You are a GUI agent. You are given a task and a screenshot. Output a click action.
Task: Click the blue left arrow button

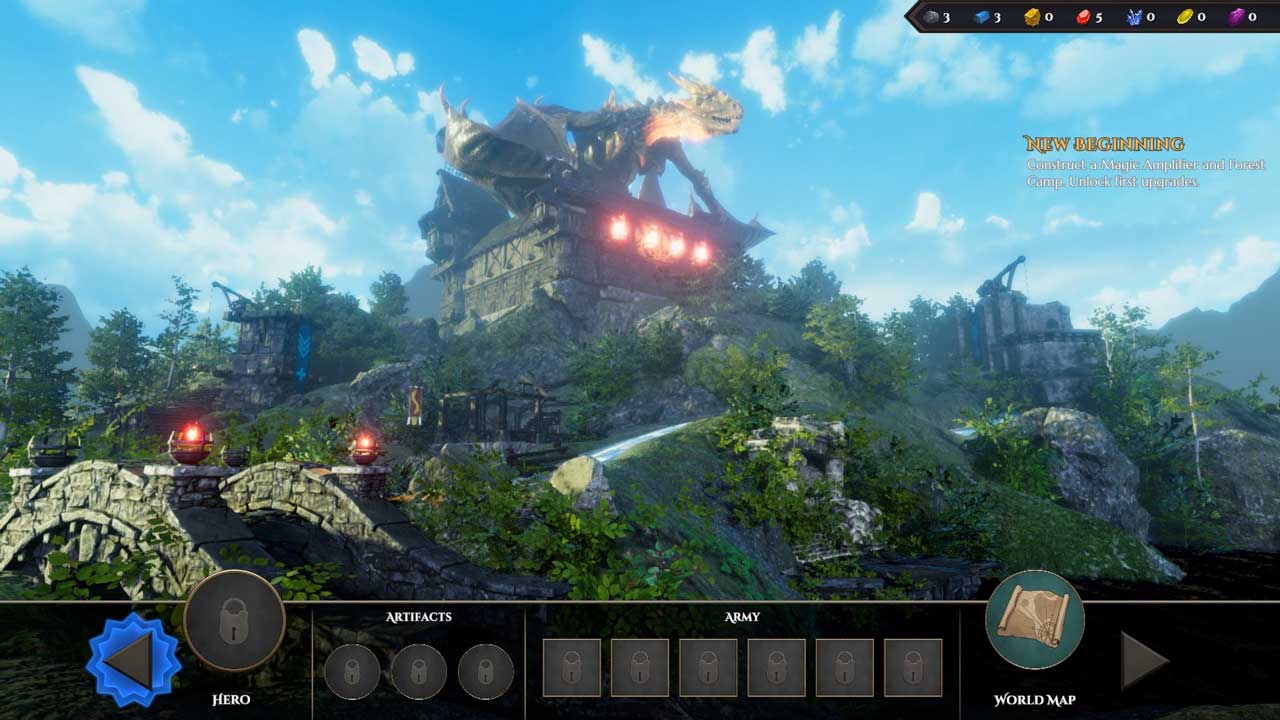(x=133, y=661)
